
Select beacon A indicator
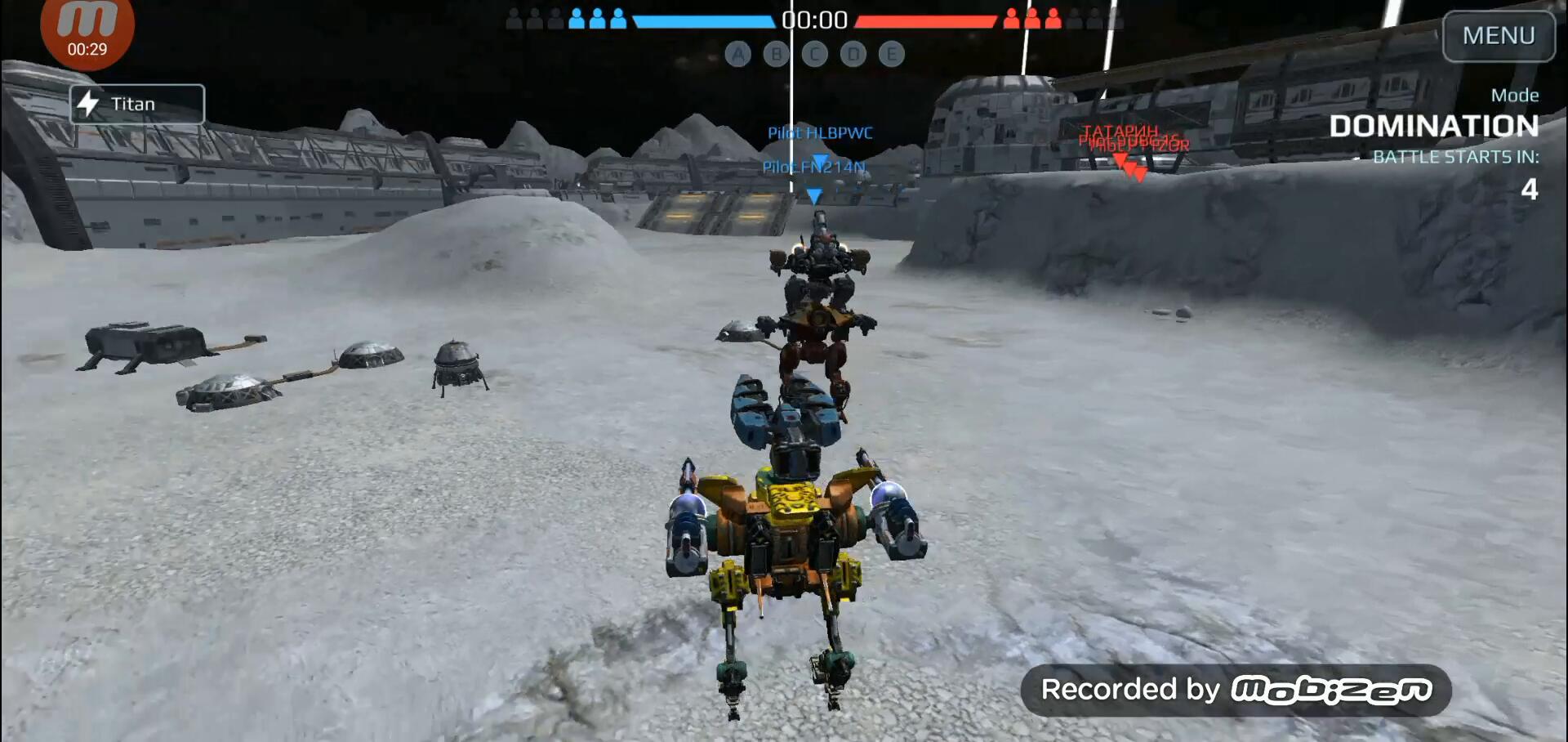738,55
